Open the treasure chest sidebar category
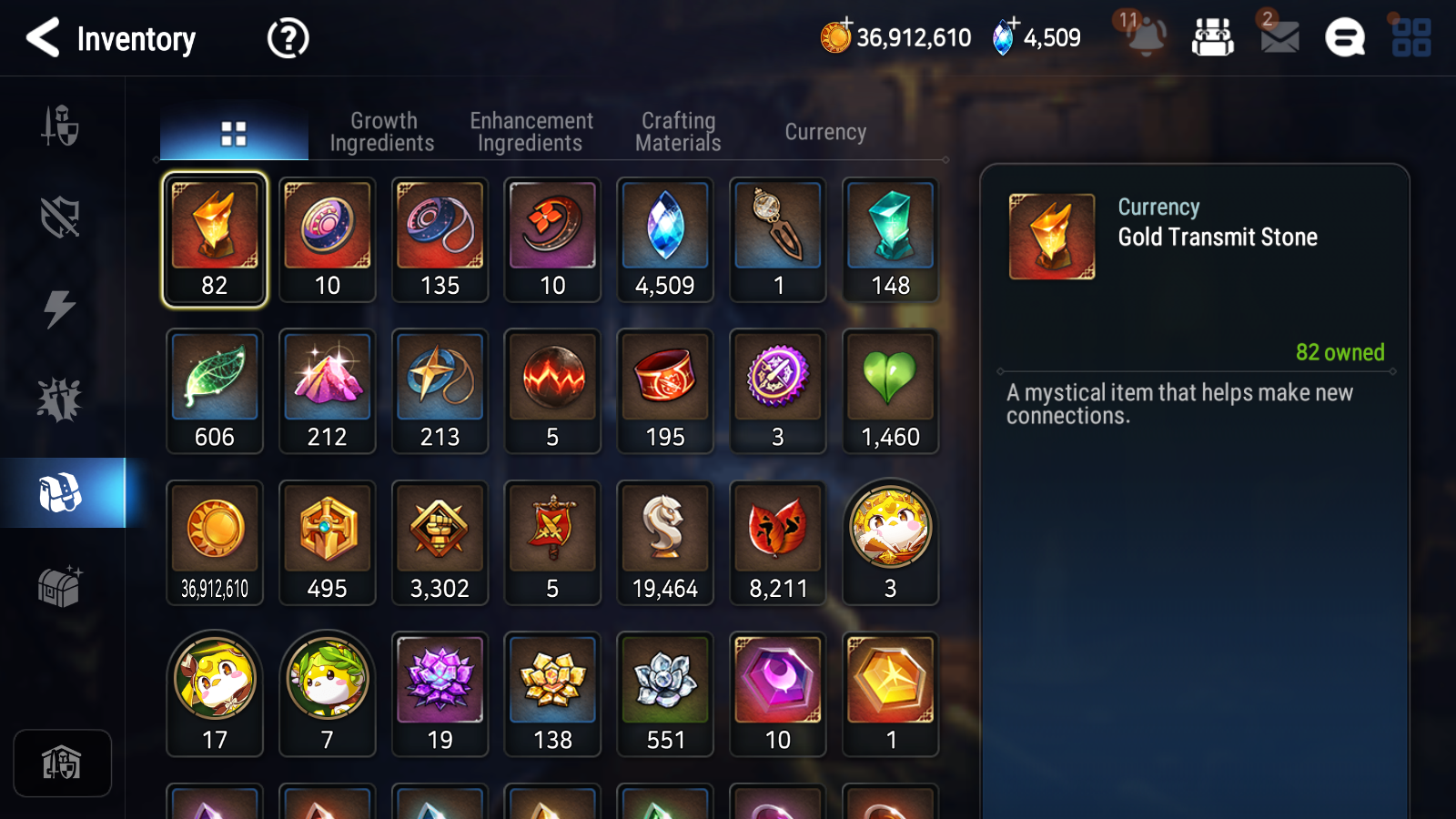Viewport: 1456px width, 819px height. 60,587
